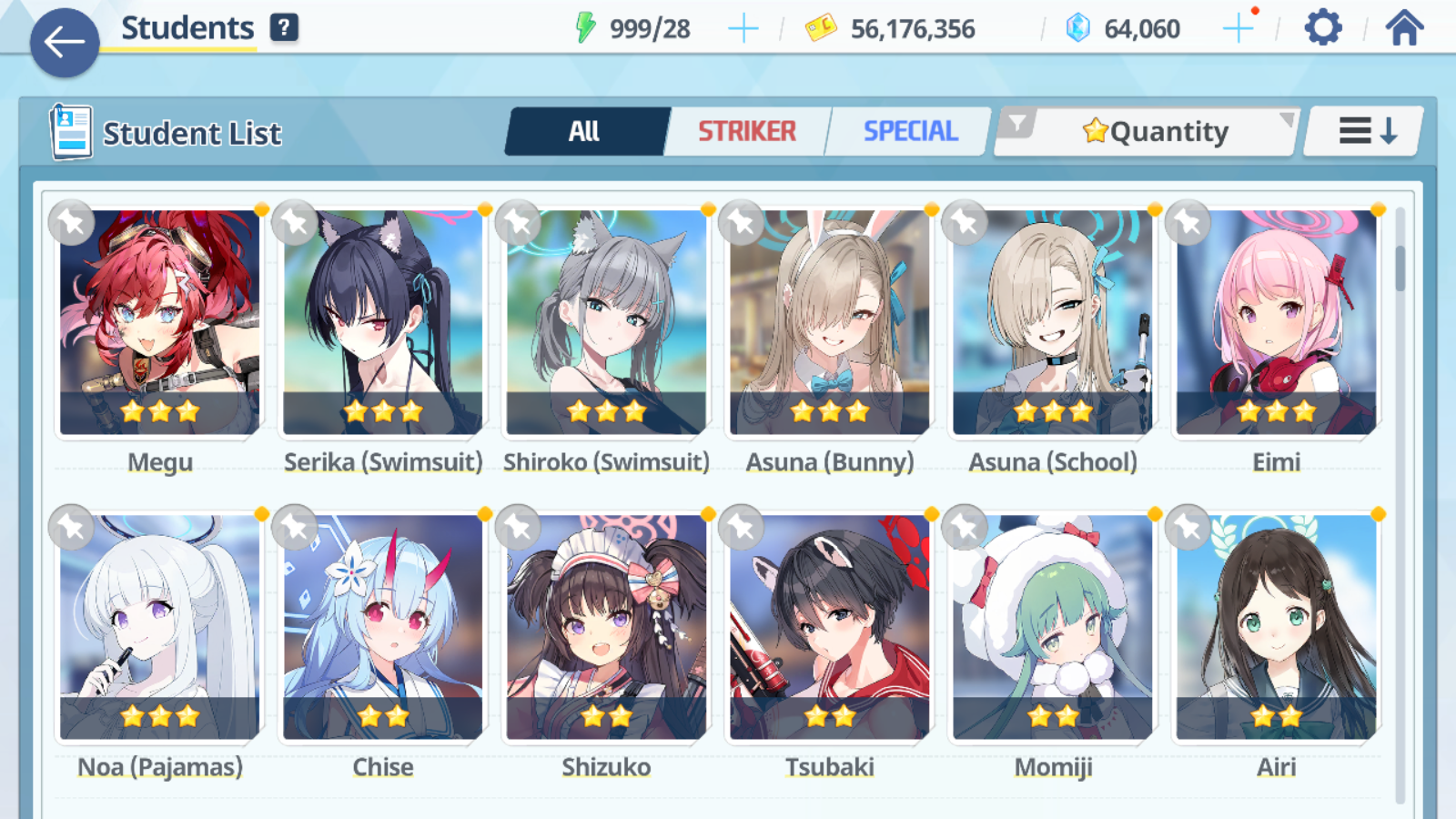Toggle the pin on Megu's card

(71, 222)
